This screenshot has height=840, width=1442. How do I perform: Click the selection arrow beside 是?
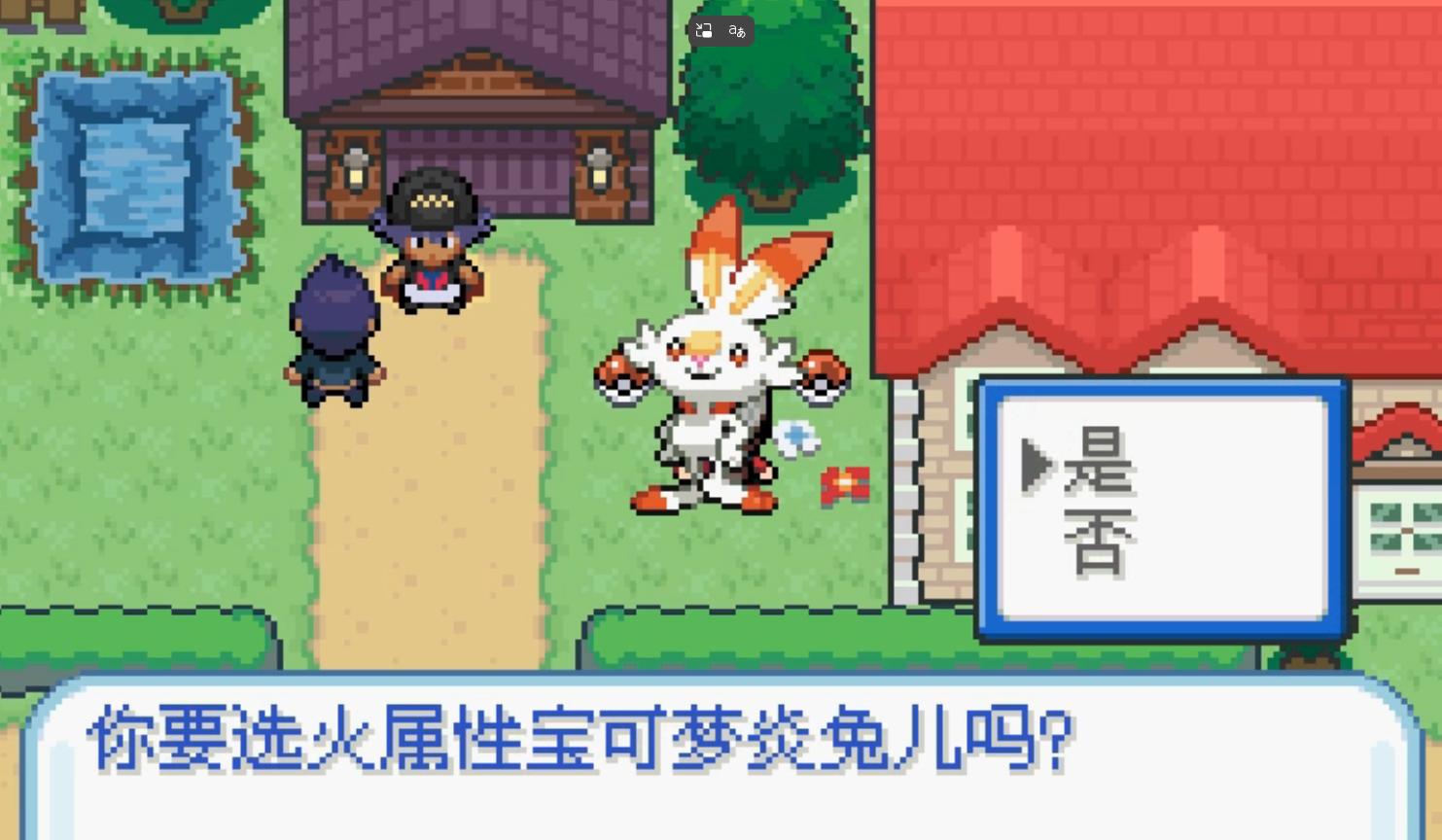click(1037, 466)
